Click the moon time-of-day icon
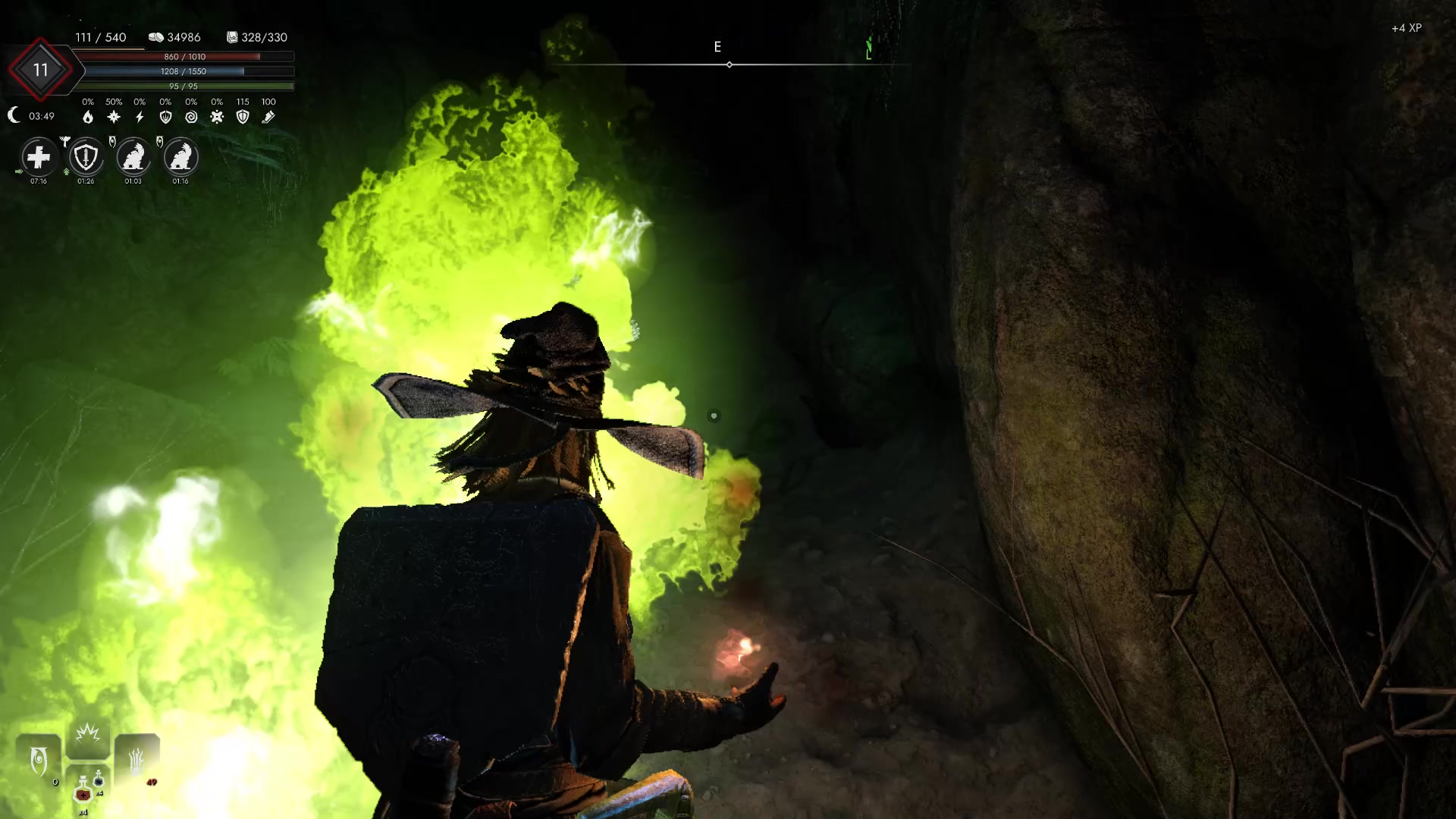Image resolution: width=1456 pixels, height=819 pixels. point(14,114)
